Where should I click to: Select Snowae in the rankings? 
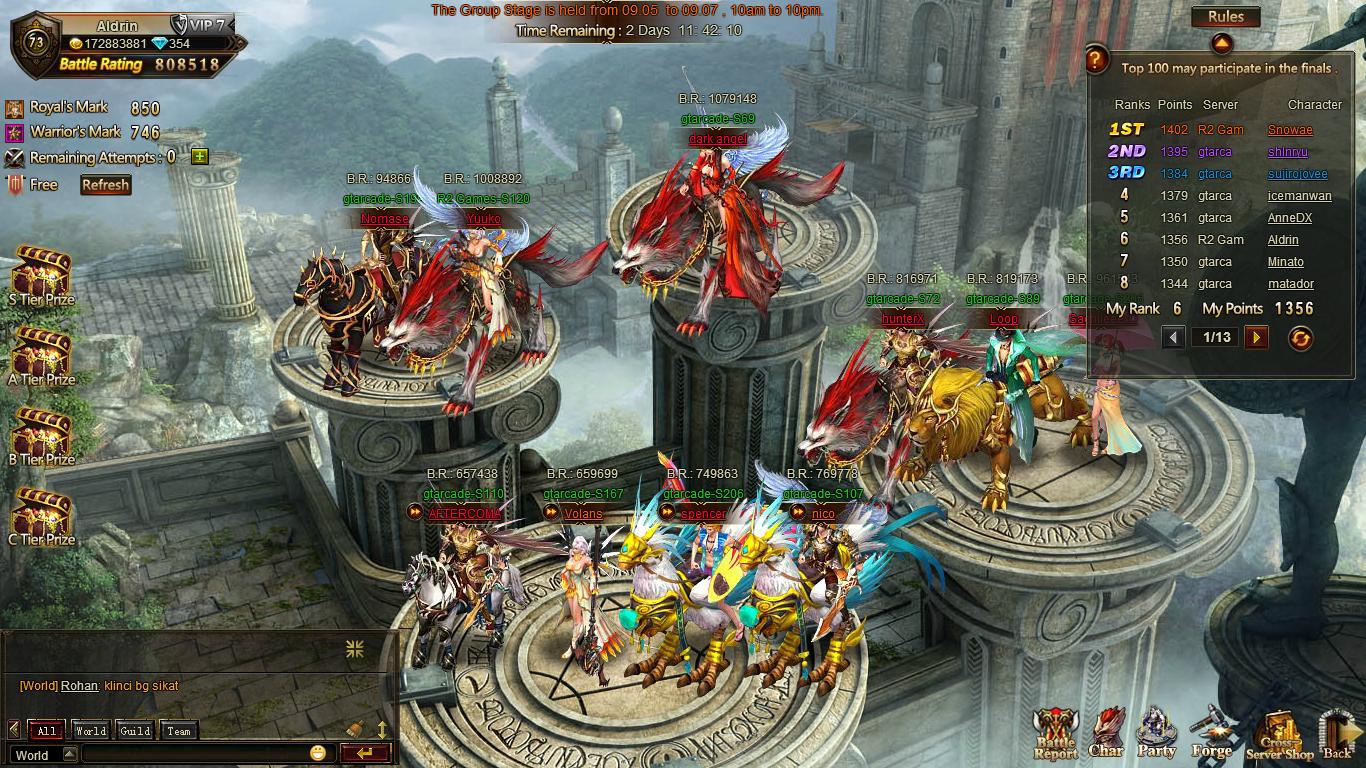point(1290,130)
